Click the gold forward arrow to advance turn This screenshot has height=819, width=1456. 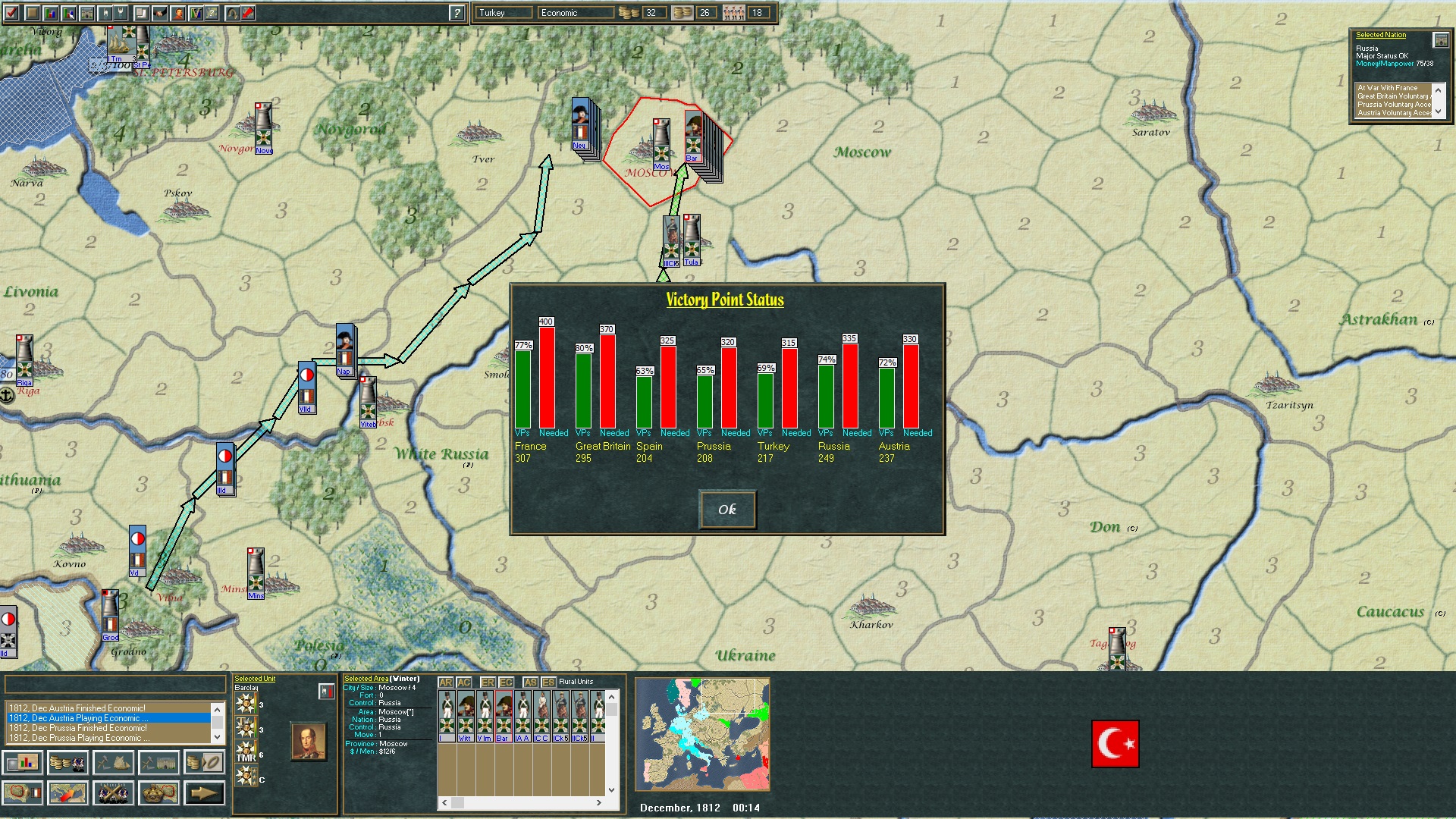click(205, 793)
